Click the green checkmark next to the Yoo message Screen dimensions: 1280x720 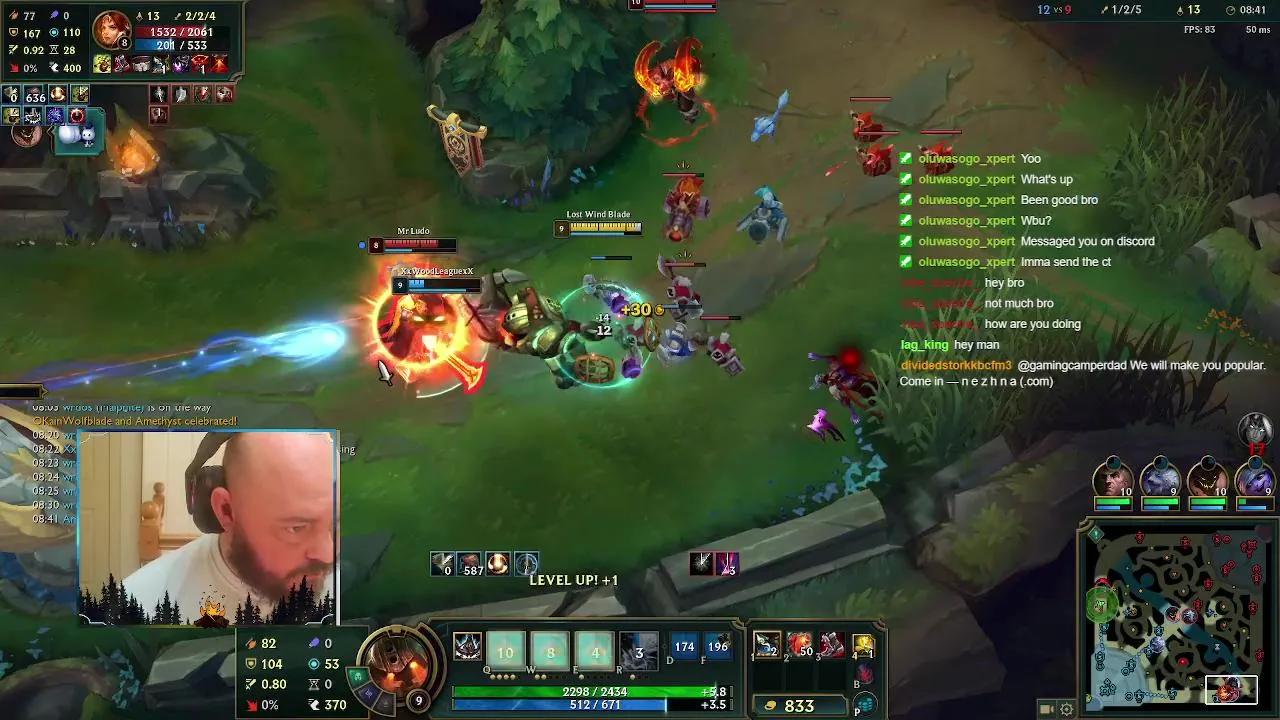[906, 158]
